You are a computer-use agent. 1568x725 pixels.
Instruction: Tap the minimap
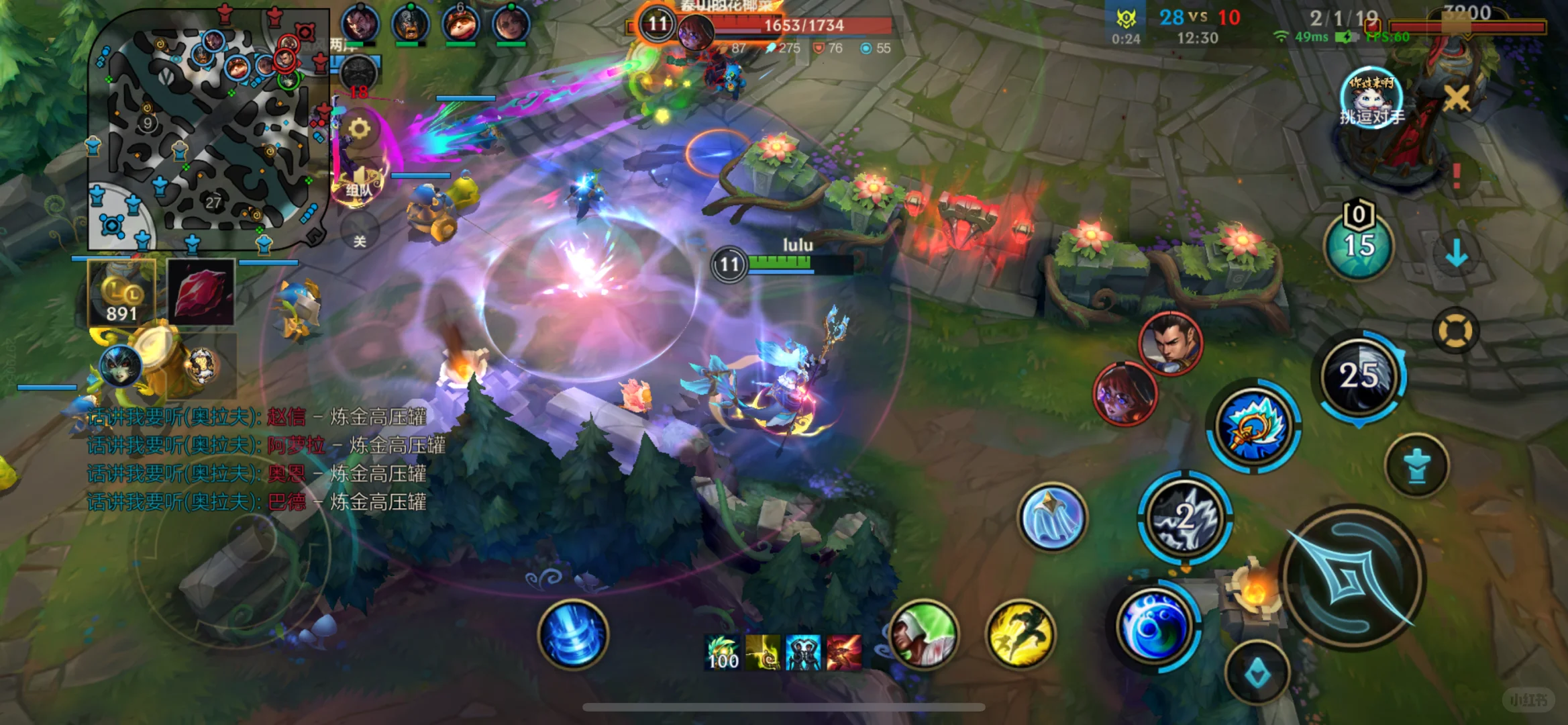[208, 128]
